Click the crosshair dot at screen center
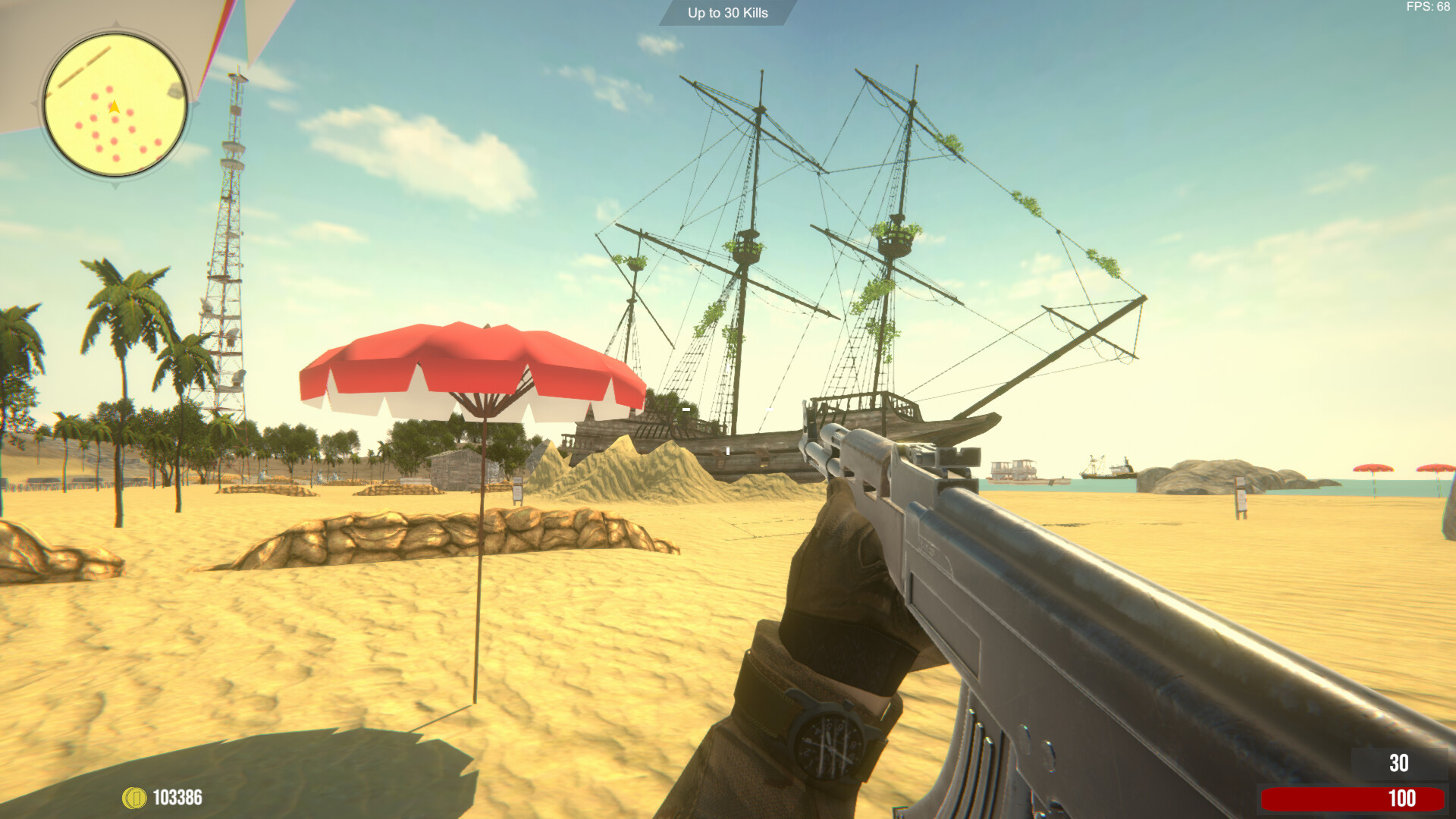Image resolution: width=1456 pixels, height=819 pixels. pos(728,409)
